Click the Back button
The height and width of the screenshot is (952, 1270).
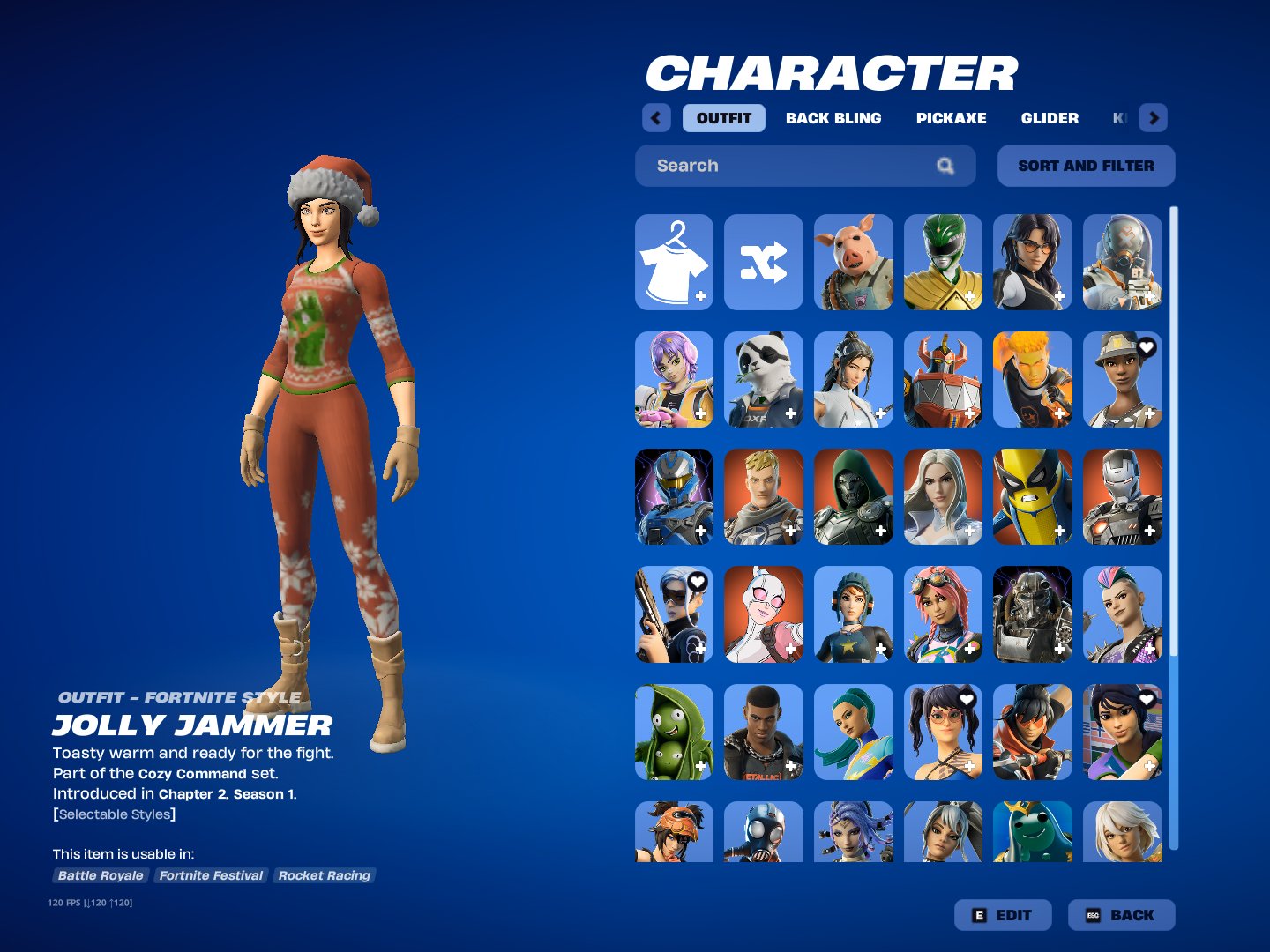[x=1120, y=915]
